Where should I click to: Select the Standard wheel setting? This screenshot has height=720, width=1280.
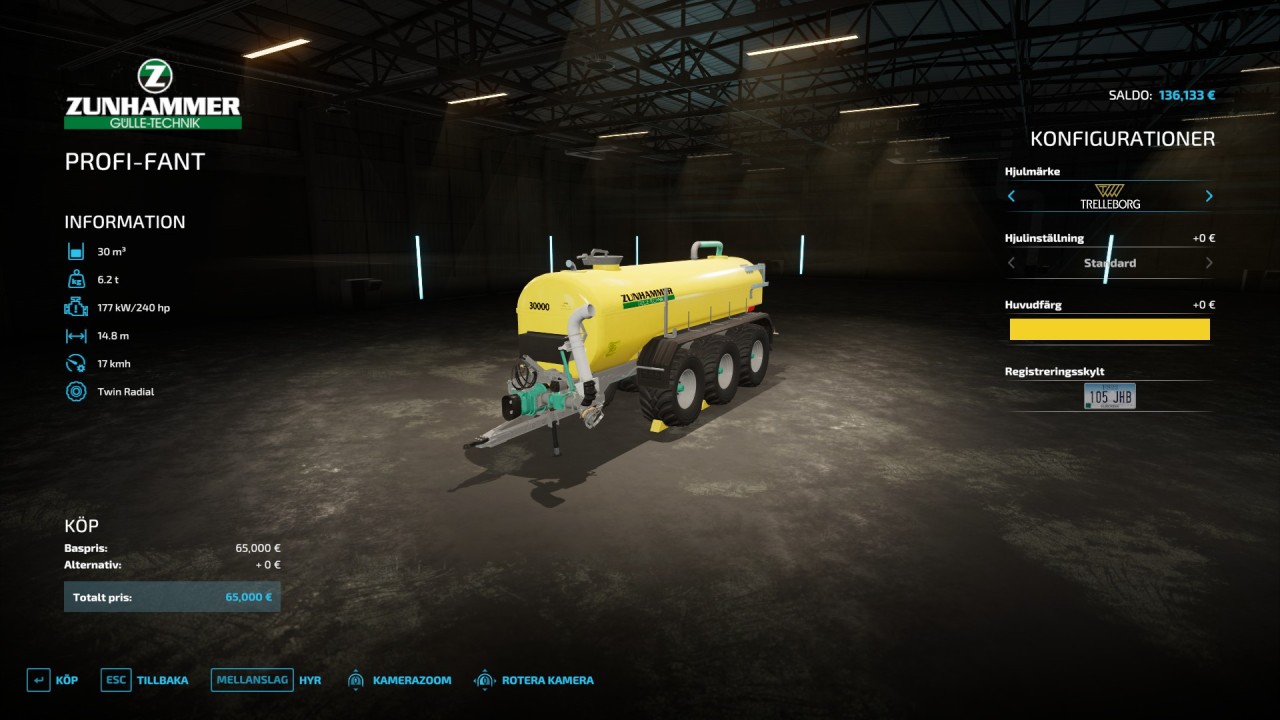pyautogui.click(x=1109, y=262)
